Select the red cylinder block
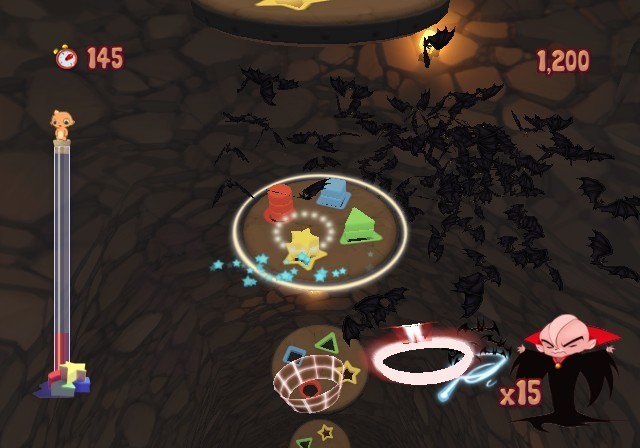Image resolution: width=640 pixels, height=448 pixels. [x=279, y=202]
